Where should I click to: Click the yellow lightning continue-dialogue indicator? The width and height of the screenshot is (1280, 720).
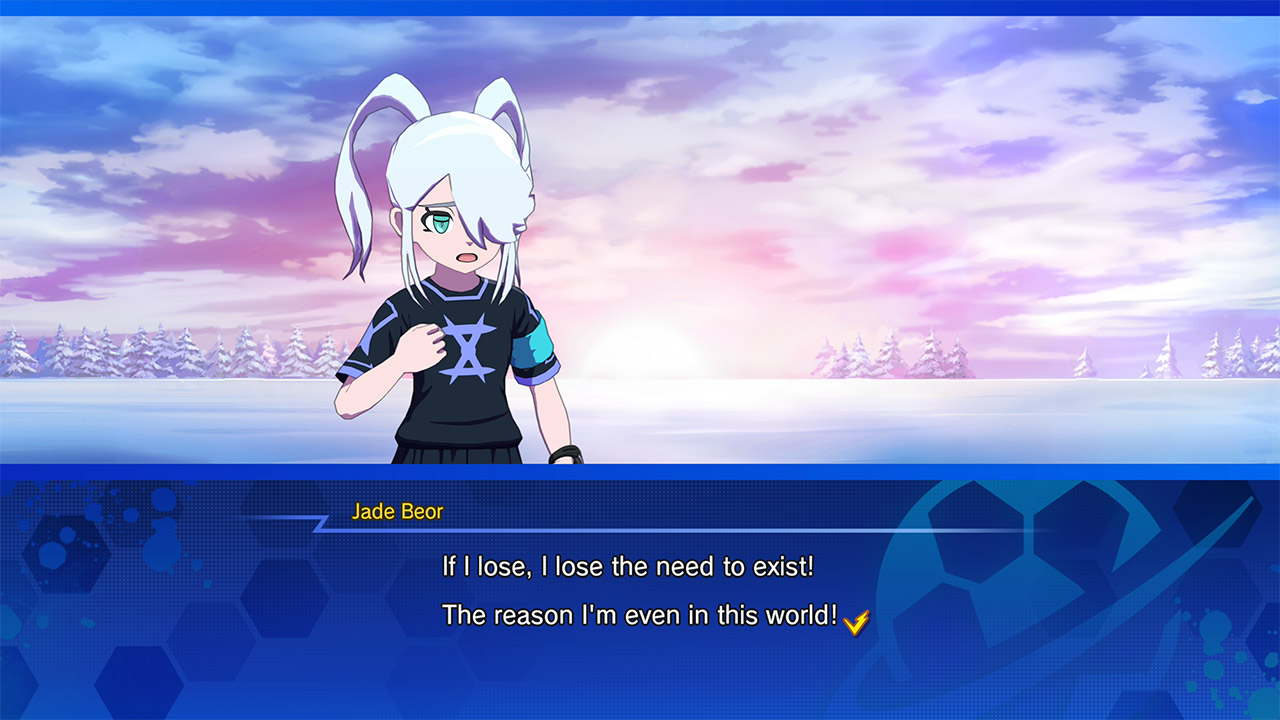point(856,621)
